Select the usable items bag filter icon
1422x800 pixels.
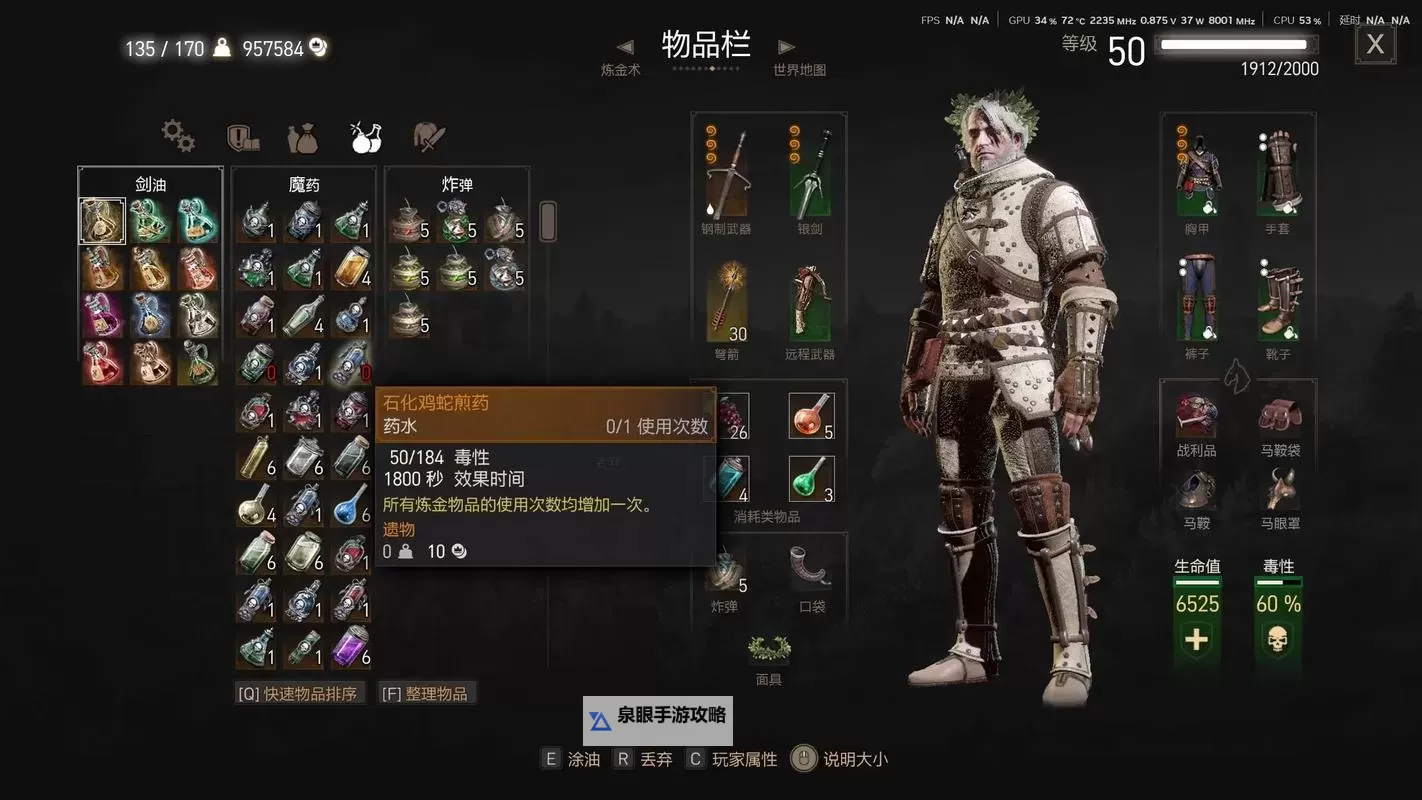[303, 139]
